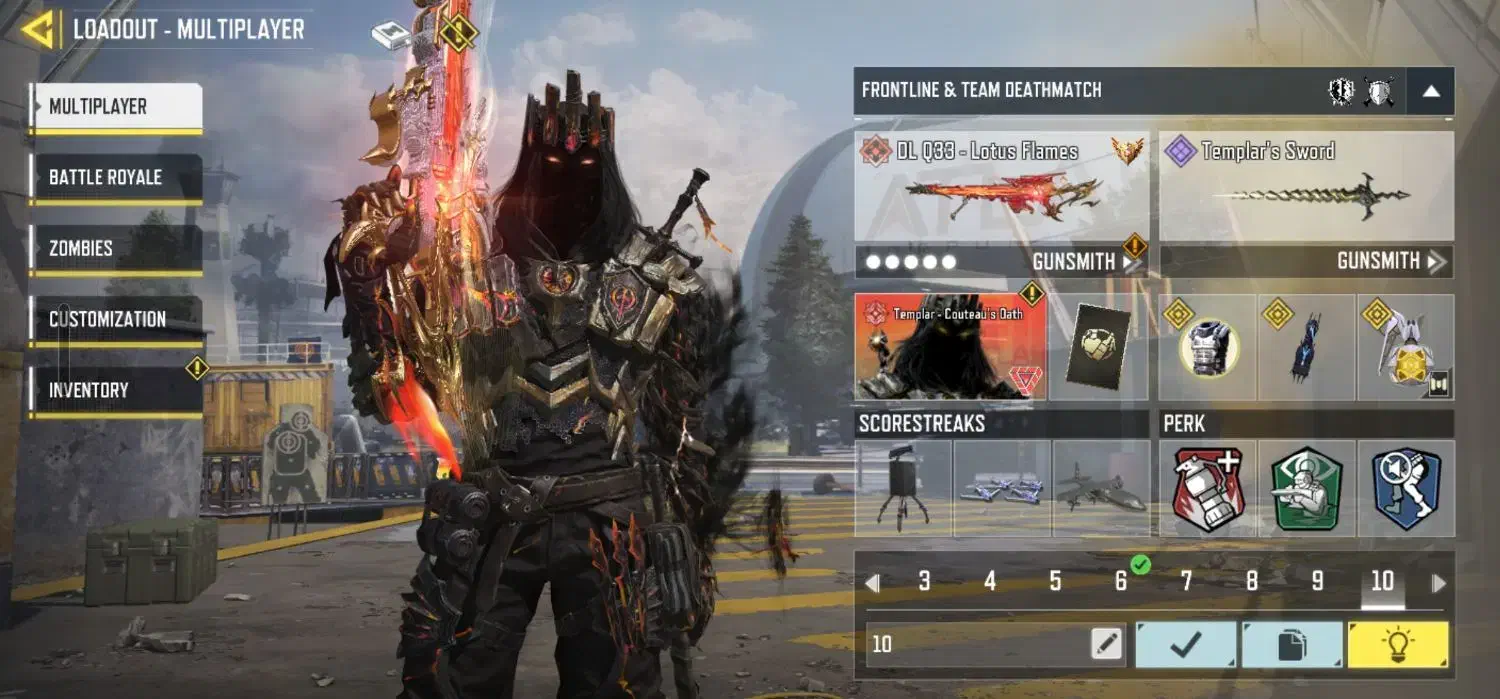Confirm loadout with the checkmark button
The width and height of the screenshot is (1500, 699).
[1186, 645]
